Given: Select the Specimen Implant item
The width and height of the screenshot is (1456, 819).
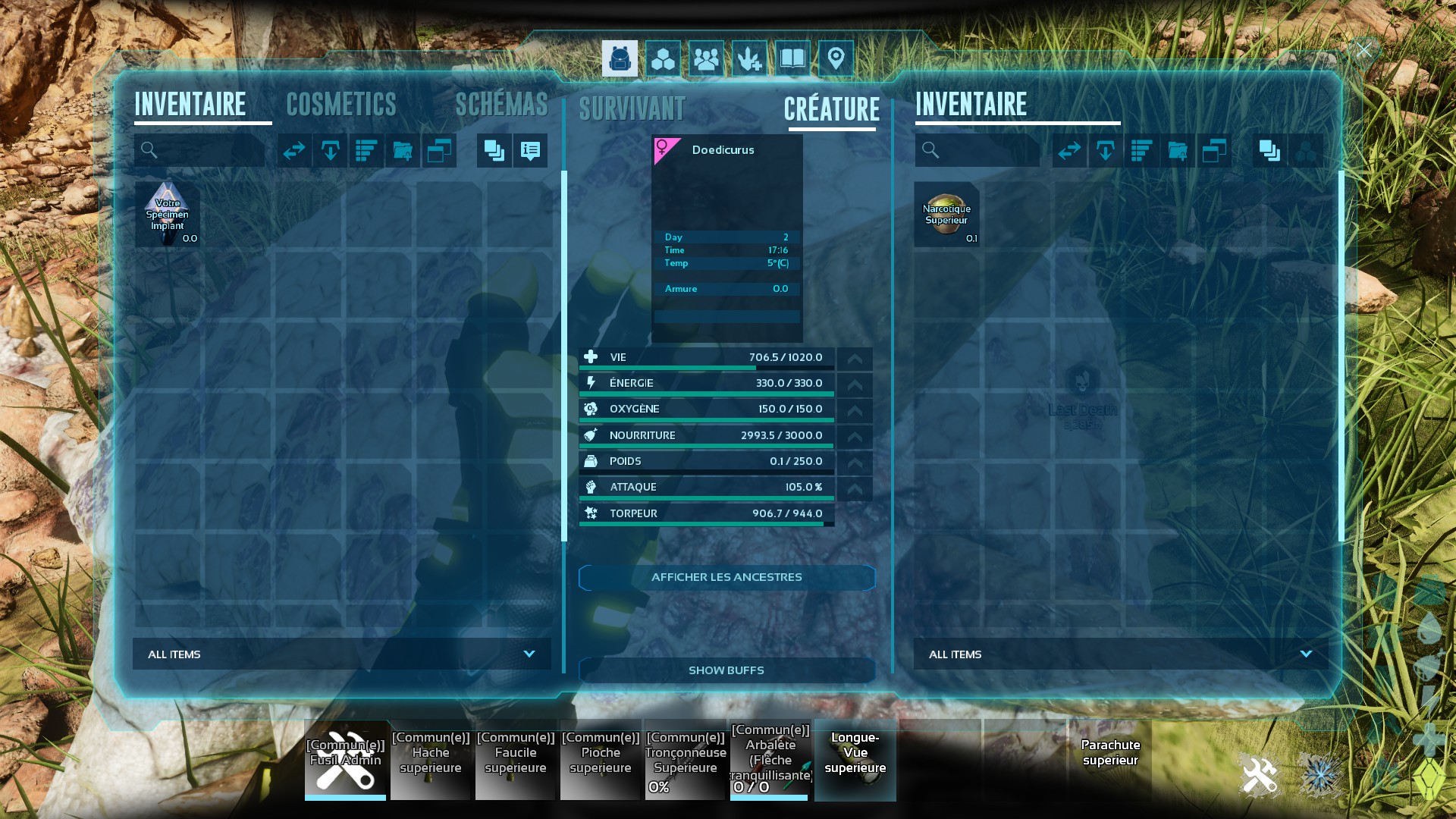Looking at the screenshot, I should 168,214.
